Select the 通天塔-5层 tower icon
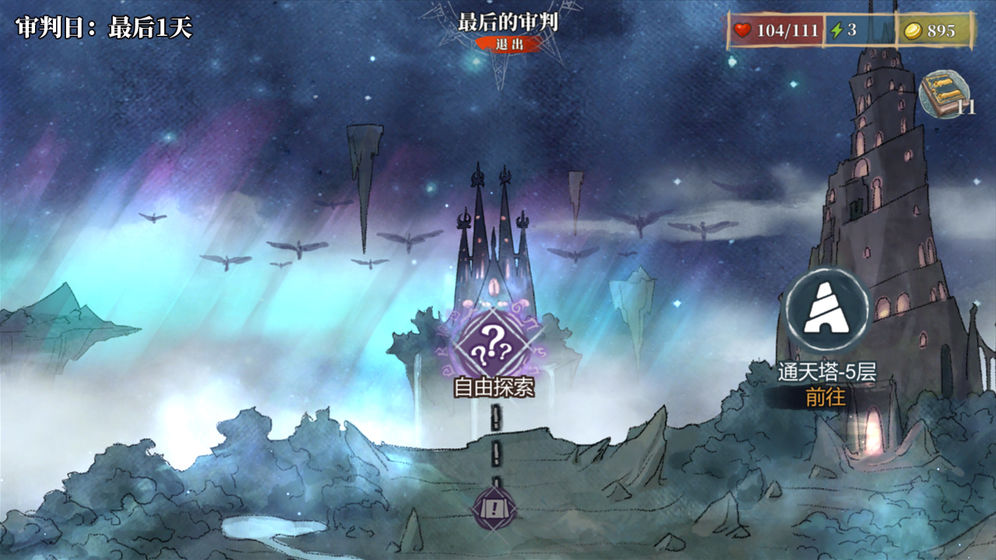 coord(825,312)
